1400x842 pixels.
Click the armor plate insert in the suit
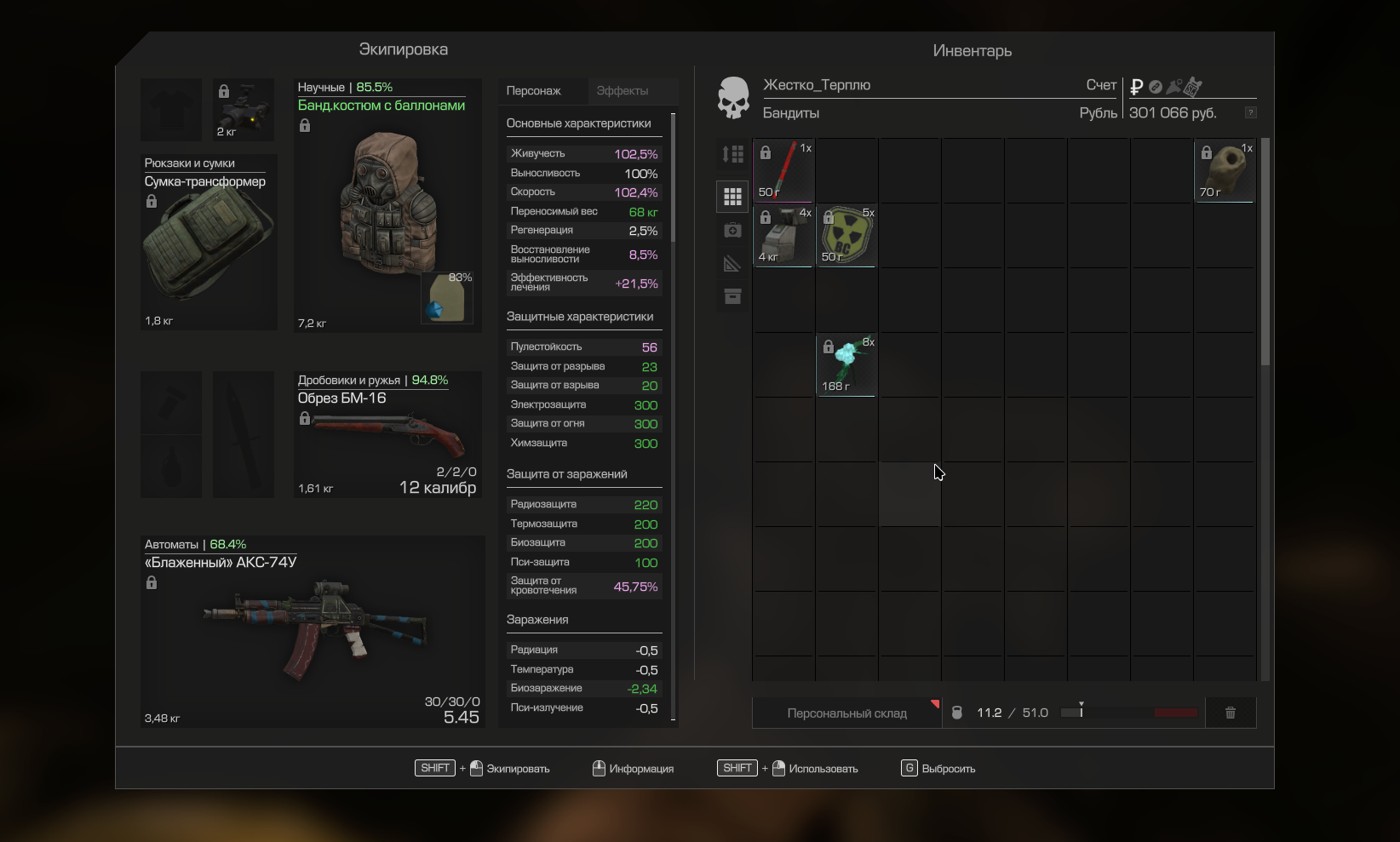coord(447,299)
